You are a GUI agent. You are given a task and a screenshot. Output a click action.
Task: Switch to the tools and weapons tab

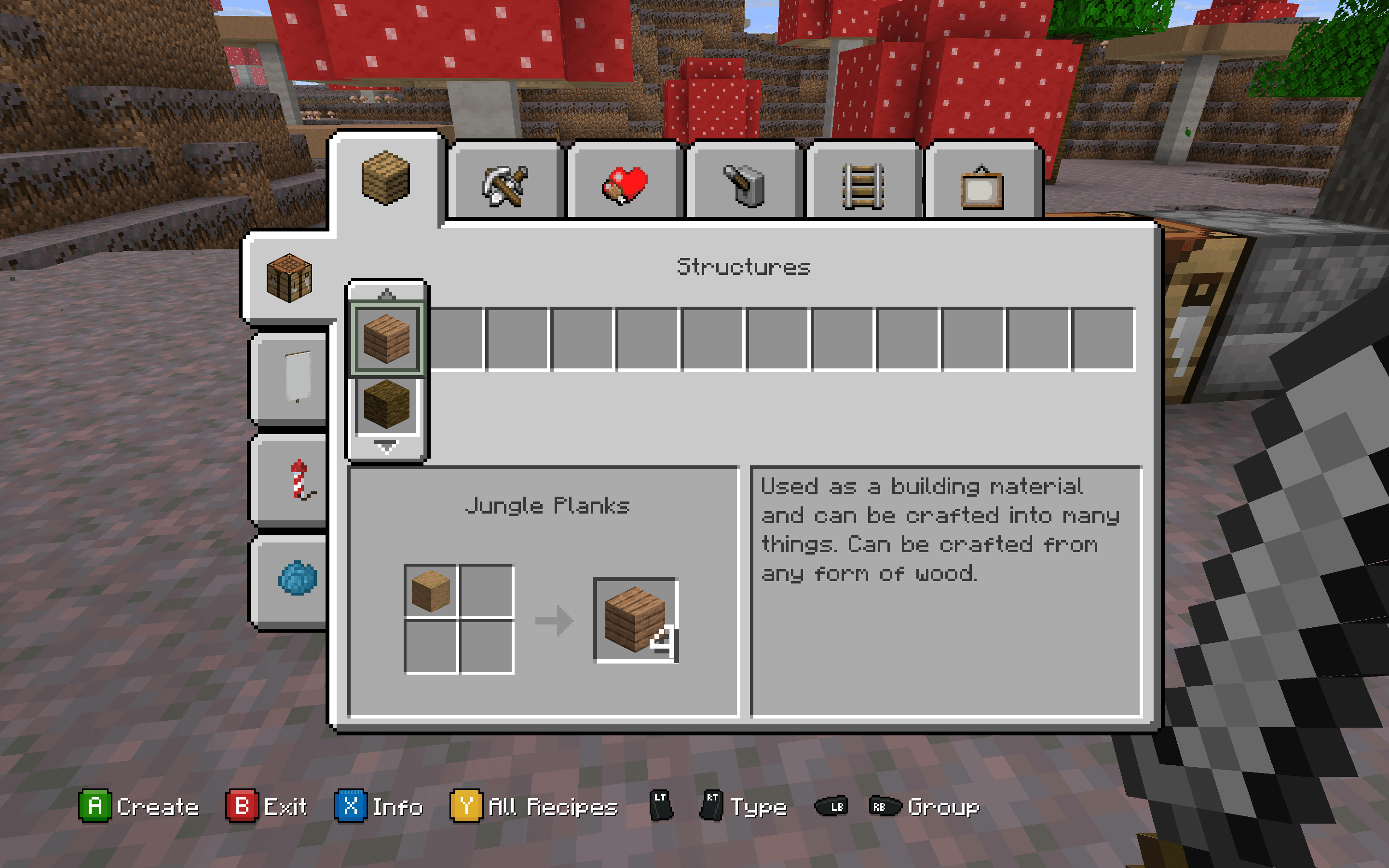(x=505, y=185)
